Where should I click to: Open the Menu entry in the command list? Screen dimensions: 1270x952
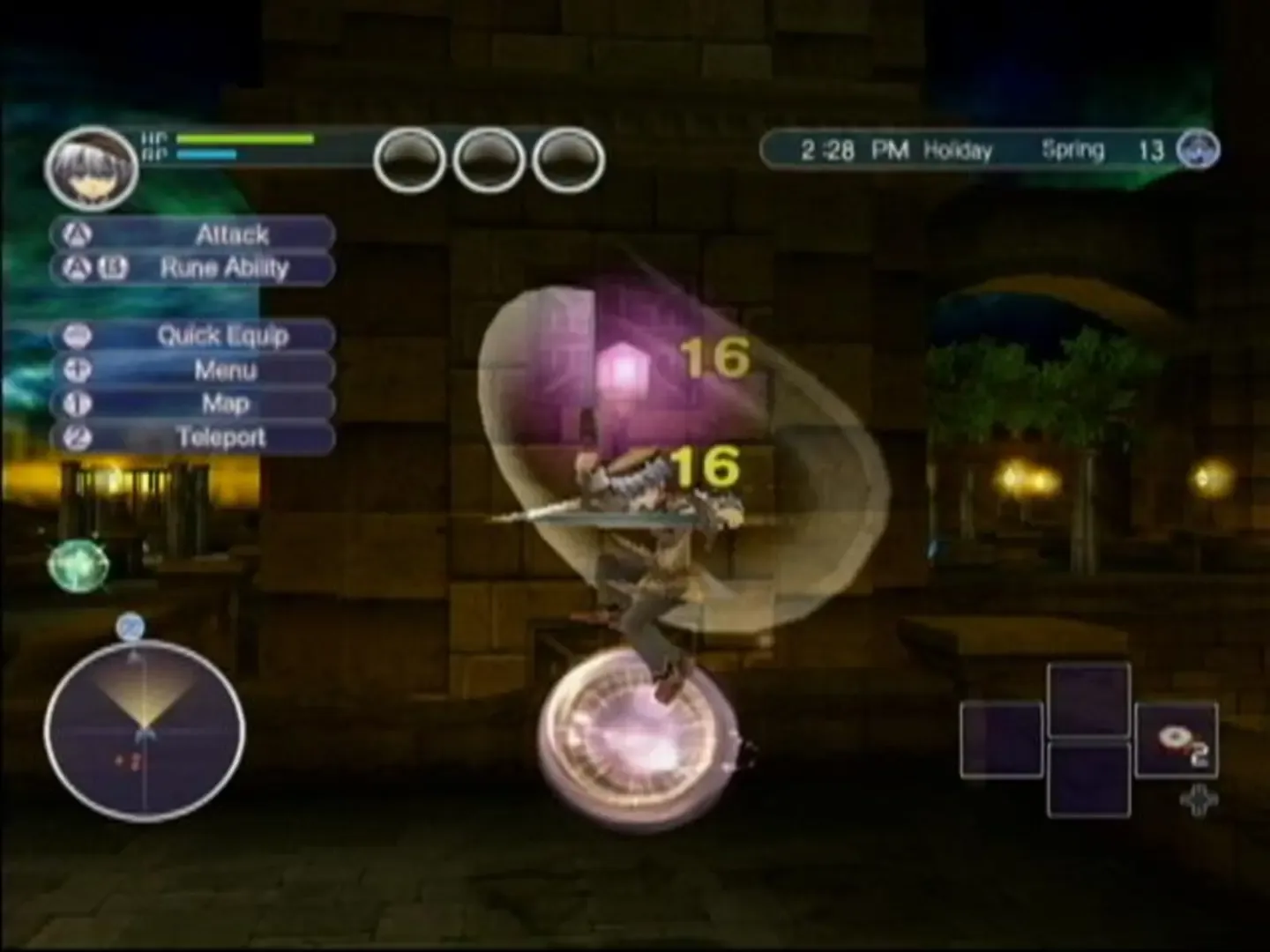coord(226,369)
